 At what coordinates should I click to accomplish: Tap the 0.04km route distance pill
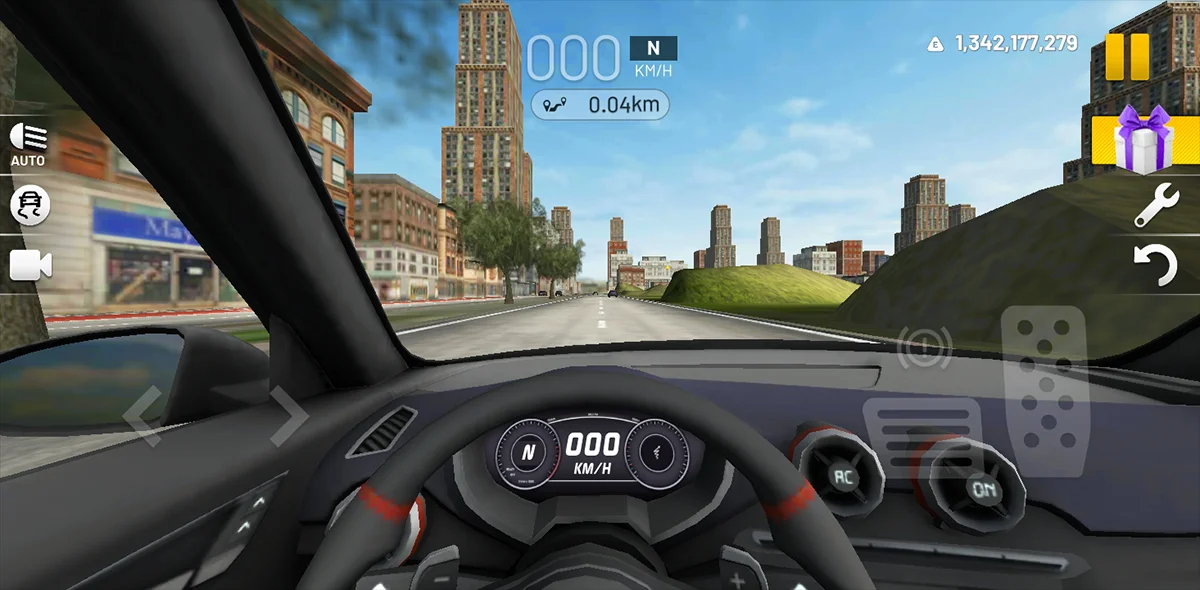(600, 104)
